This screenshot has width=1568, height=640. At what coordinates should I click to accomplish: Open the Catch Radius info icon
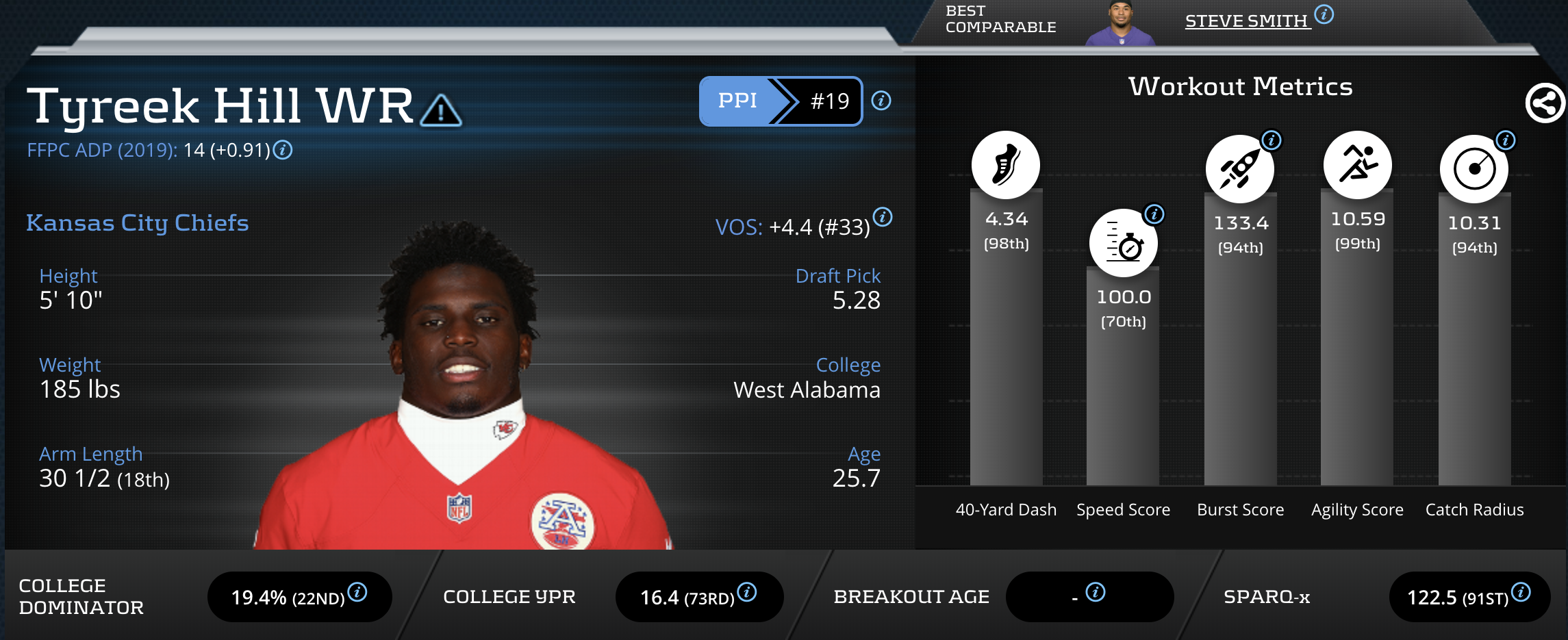(1506, 141)
